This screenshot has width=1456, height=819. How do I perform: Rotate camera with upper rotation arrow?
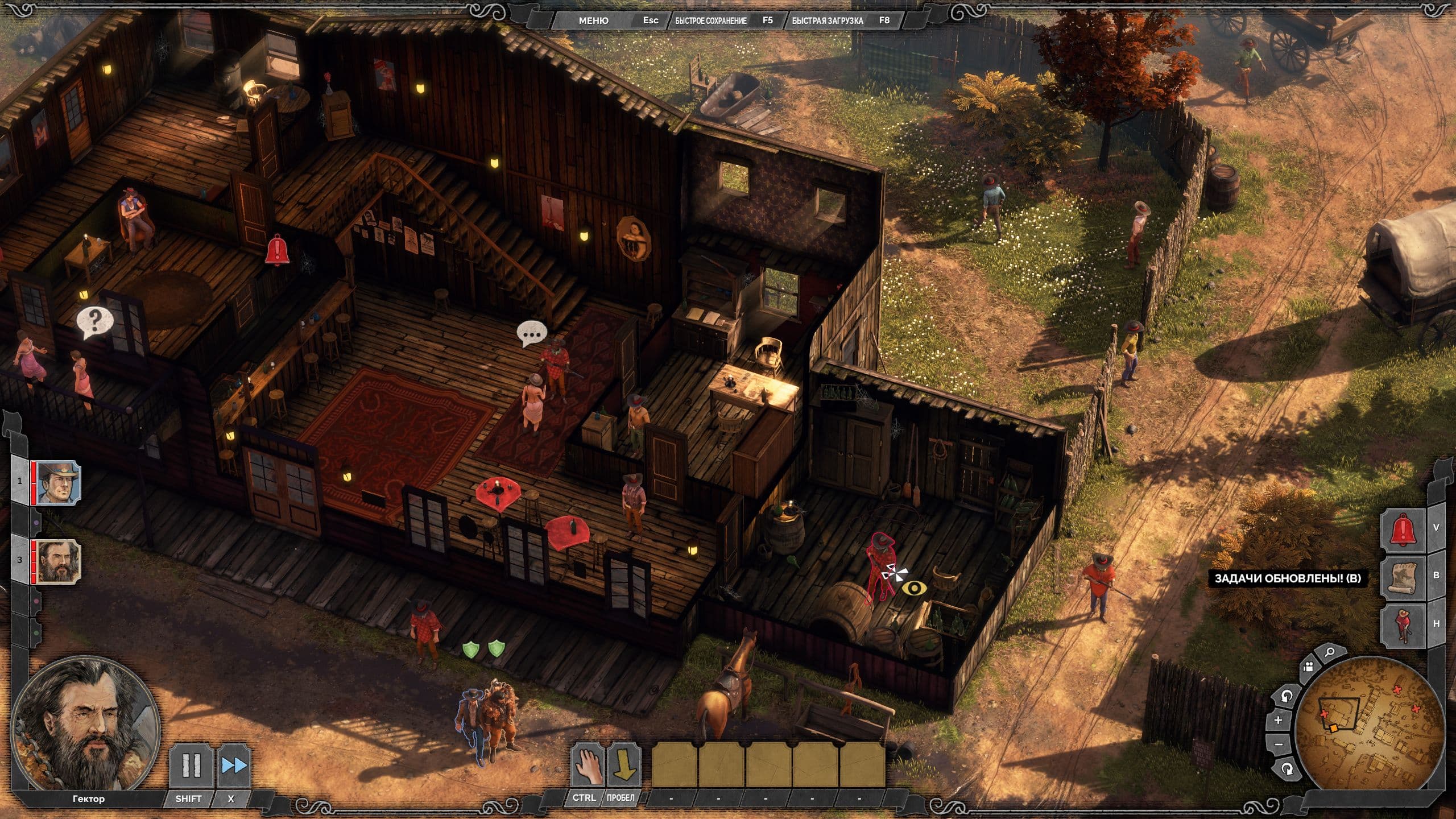[1287, 696]
